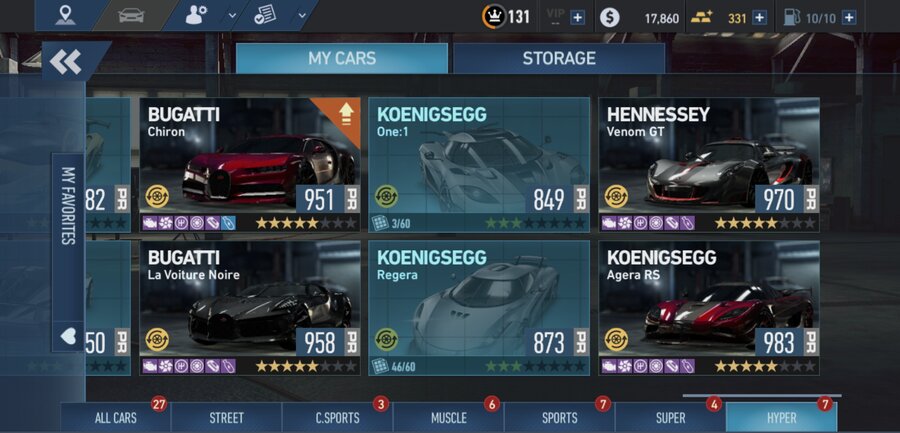Pick the Hennessey Venom GT card
This screenshot has width=900, height=433.
coord(708,165)
